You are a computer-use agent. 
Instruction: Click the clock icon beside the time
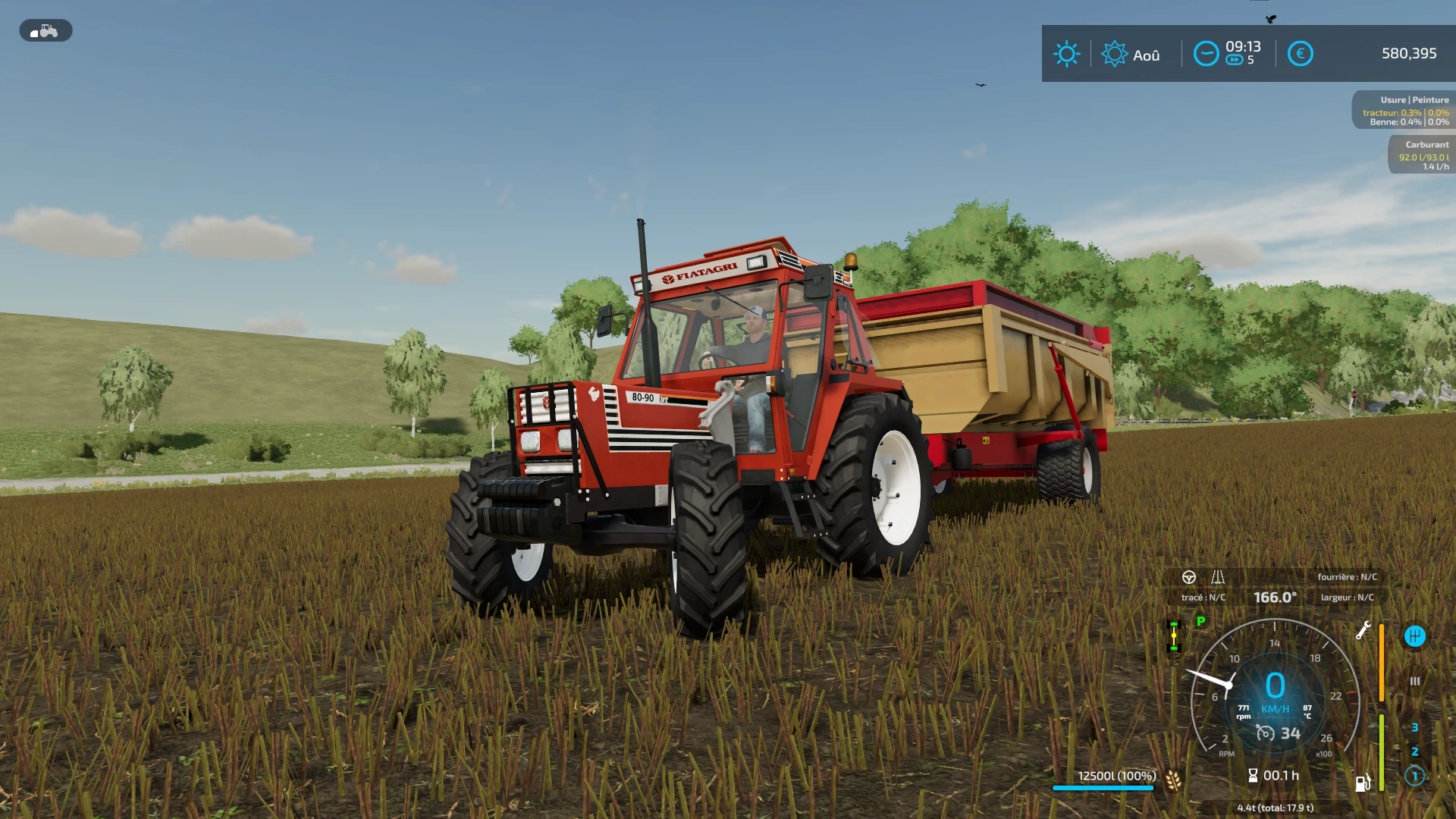click(x=1206, y=54)
